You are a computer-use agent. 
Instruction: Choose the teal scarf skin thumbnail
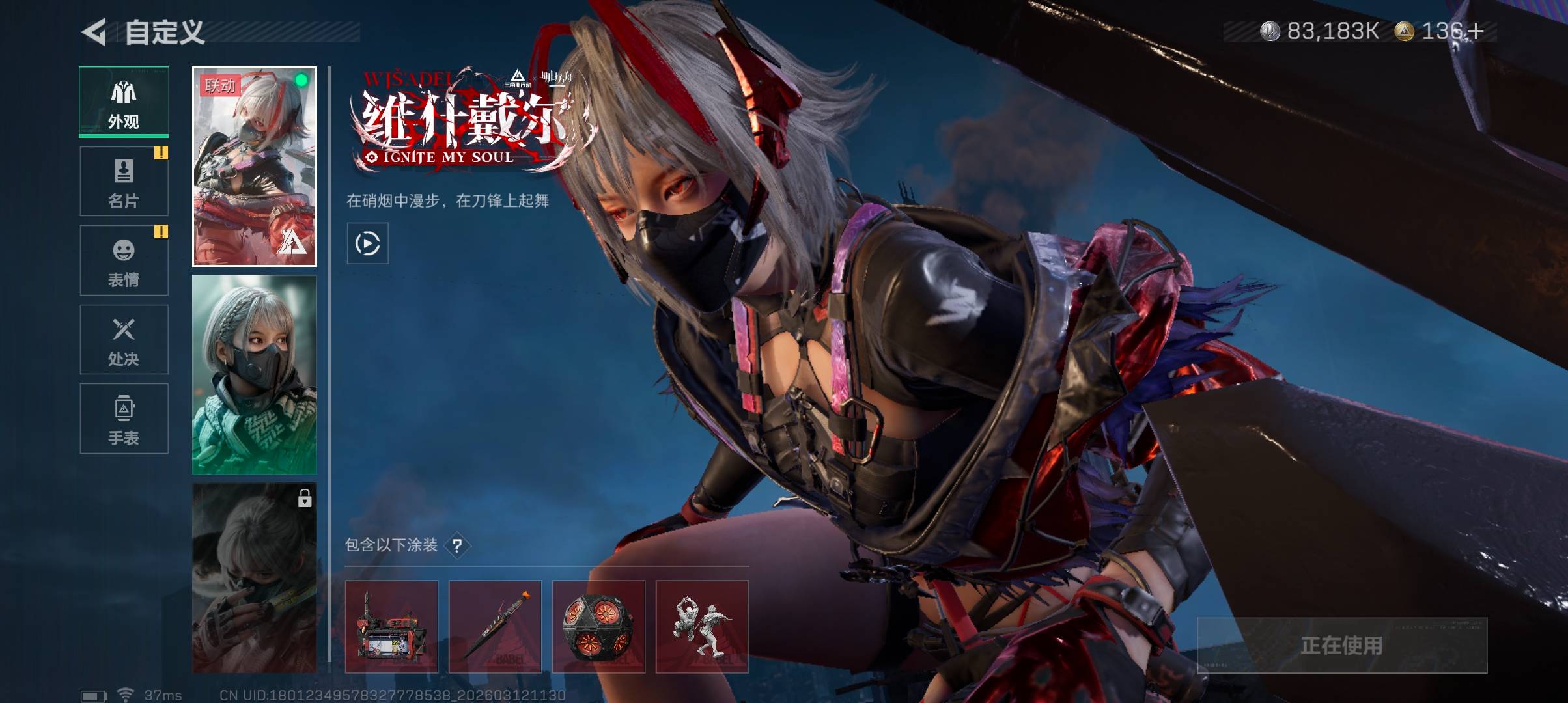pyautogui.click(x=255, y=375)
